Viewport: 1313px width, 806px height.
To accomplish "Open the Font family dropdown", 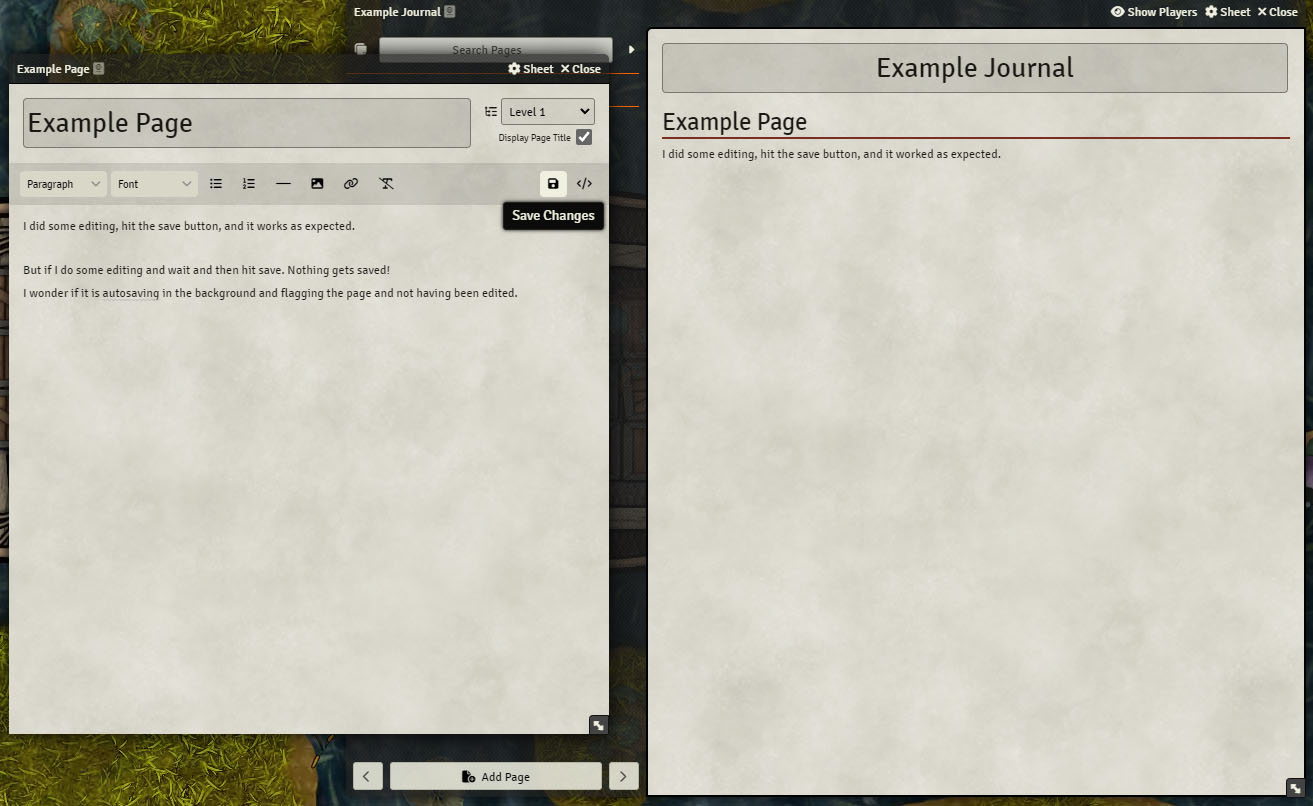I will point(154,183).
